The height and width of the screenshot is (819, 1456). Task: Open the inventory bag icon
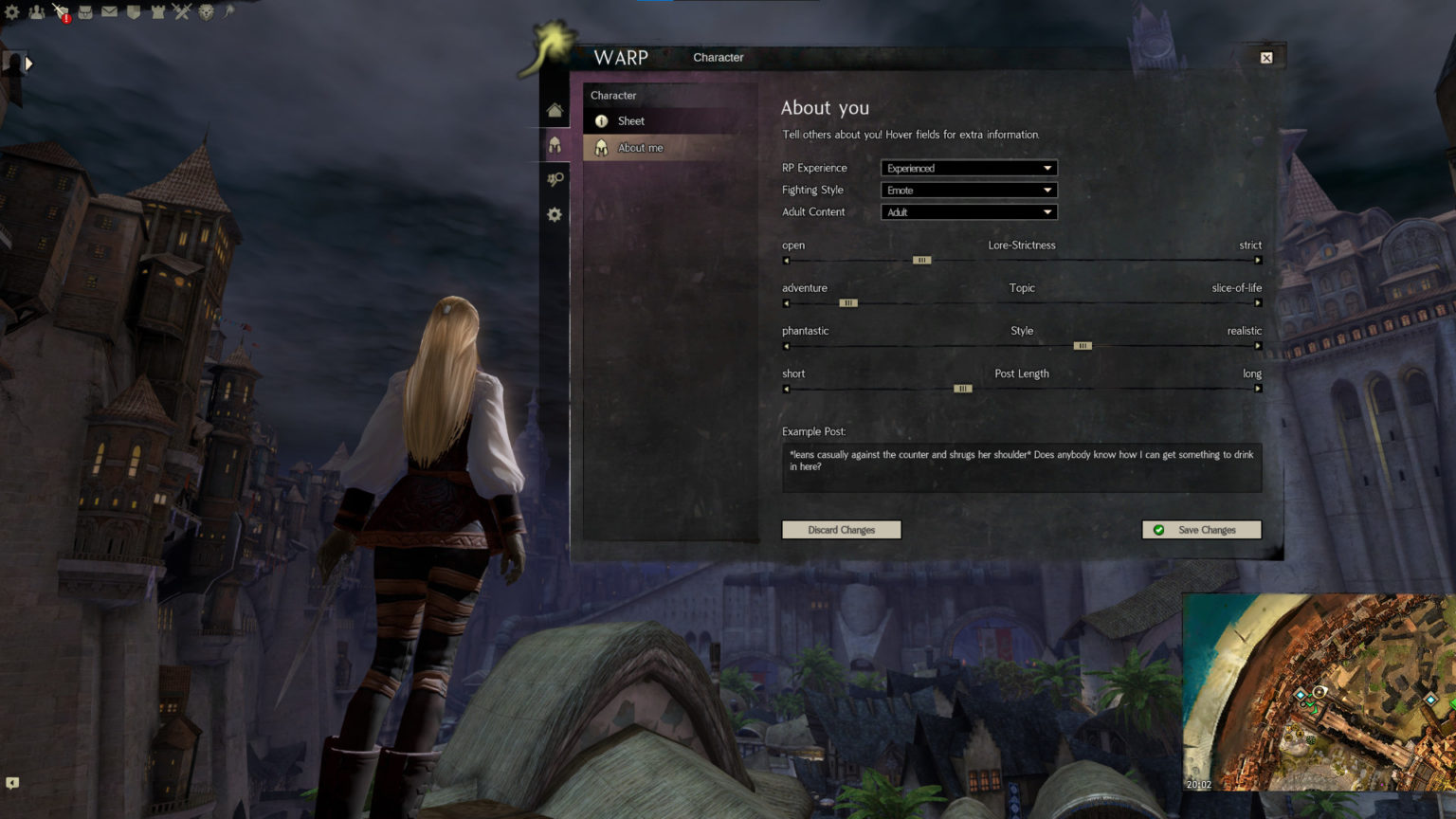(x=85, y=11)
